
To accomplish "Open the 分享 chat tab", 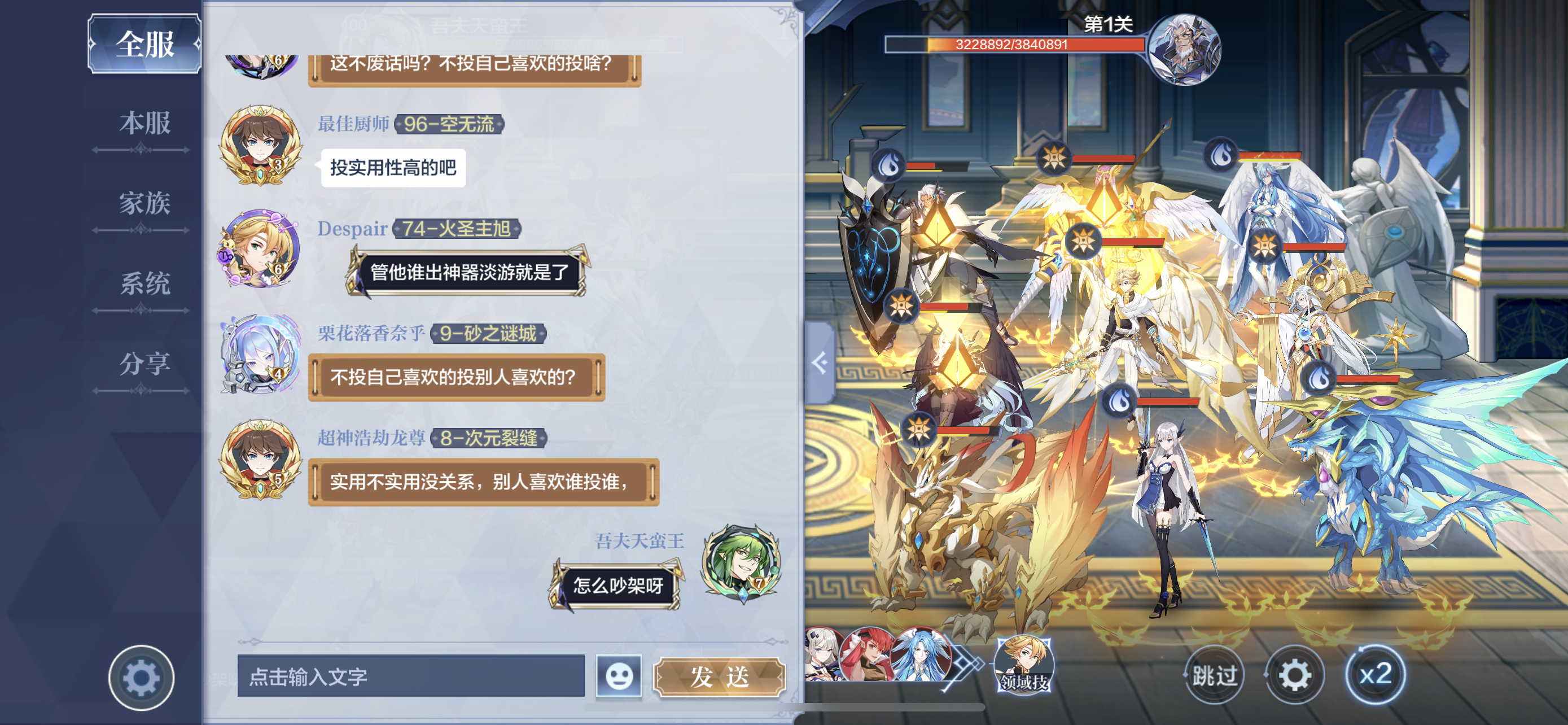I will coord(145,364).
